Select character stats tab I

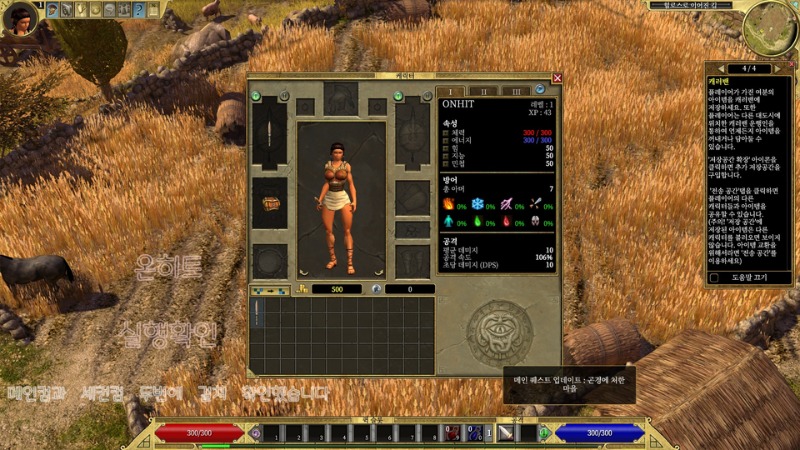click(452, 91)
